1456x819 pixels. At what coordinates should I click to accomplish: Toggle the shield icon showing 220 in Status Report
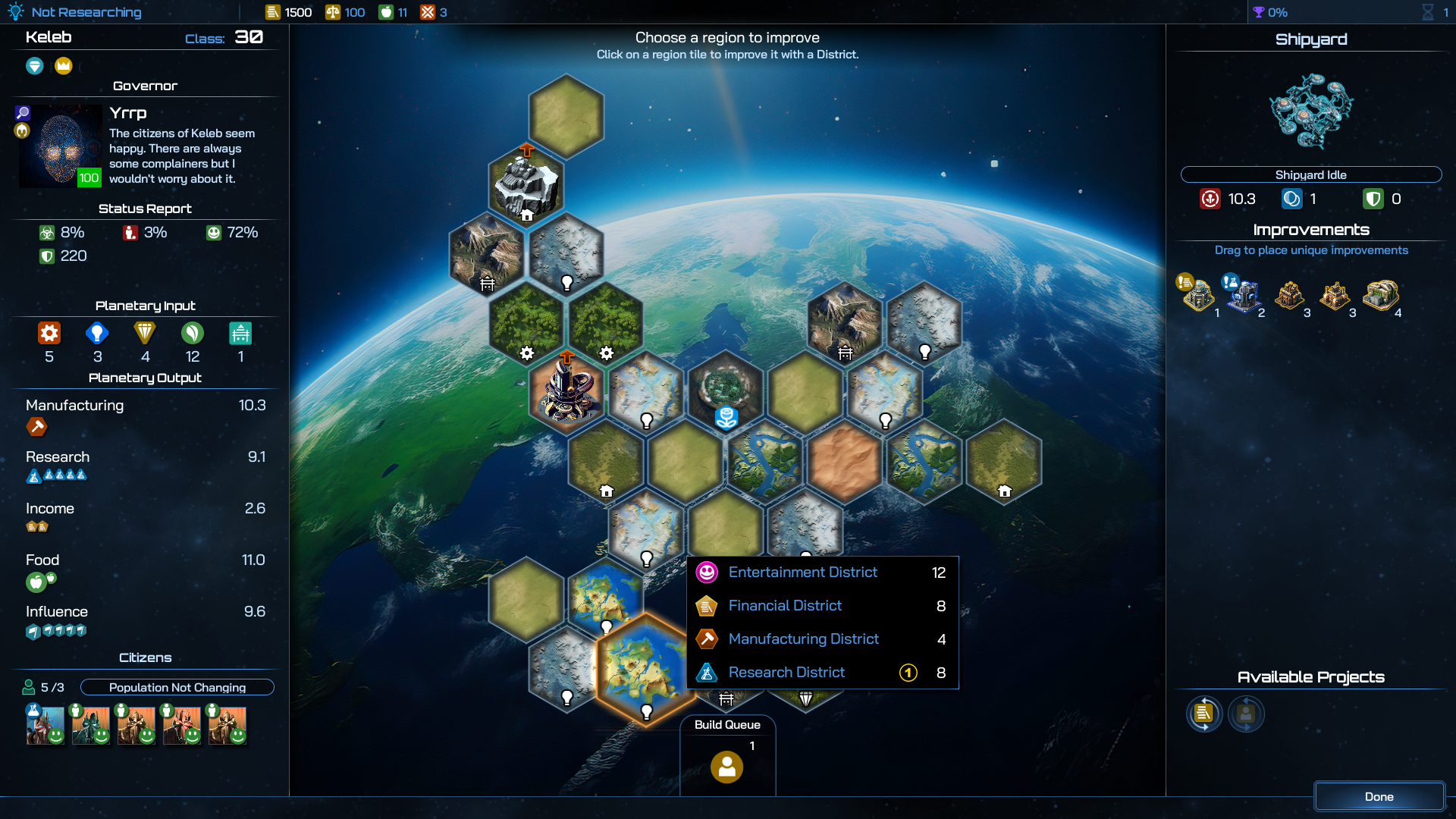46,256
